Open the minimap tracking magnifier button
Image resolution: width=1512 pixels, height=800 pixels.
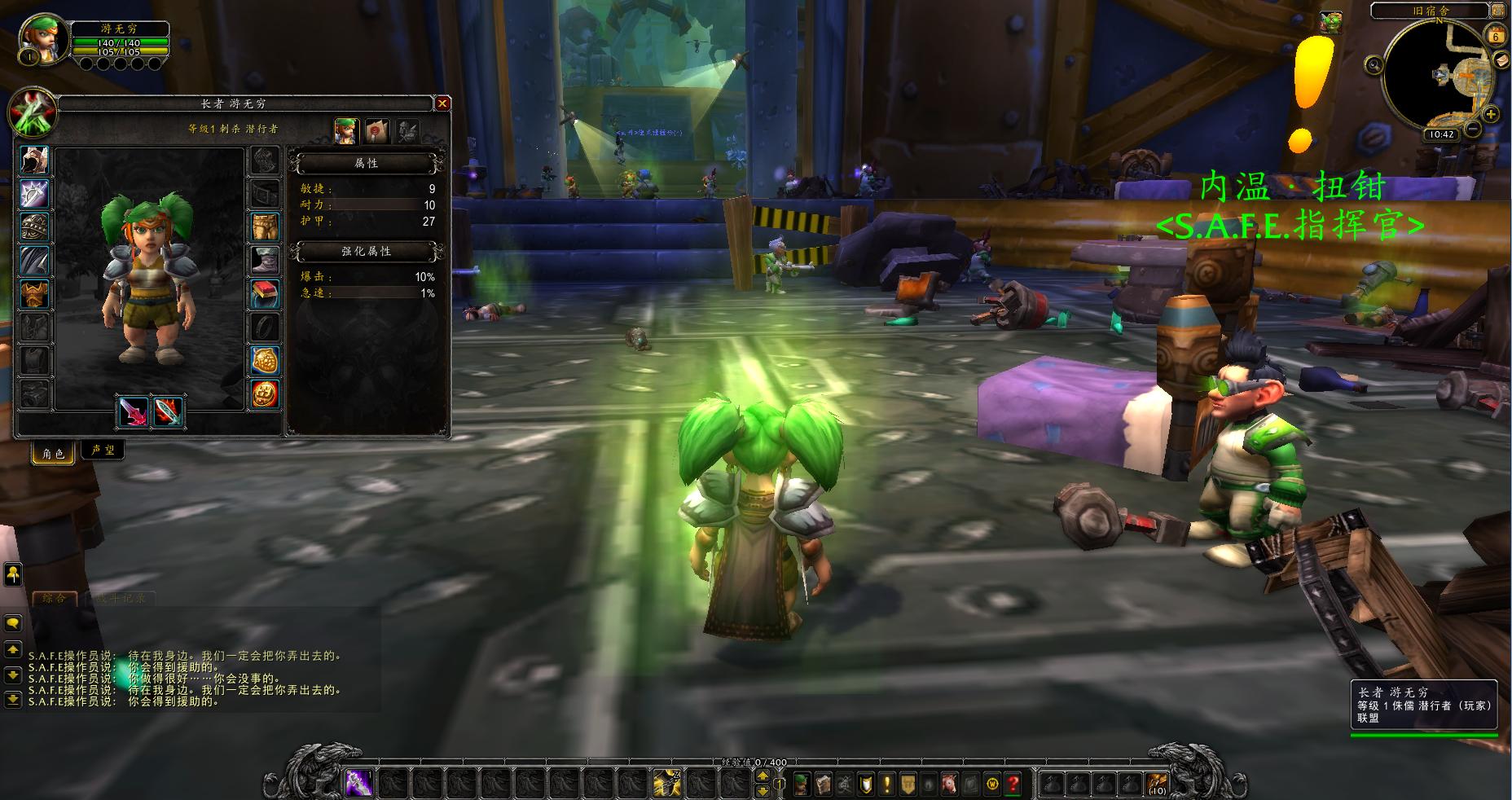(1374, 65)
